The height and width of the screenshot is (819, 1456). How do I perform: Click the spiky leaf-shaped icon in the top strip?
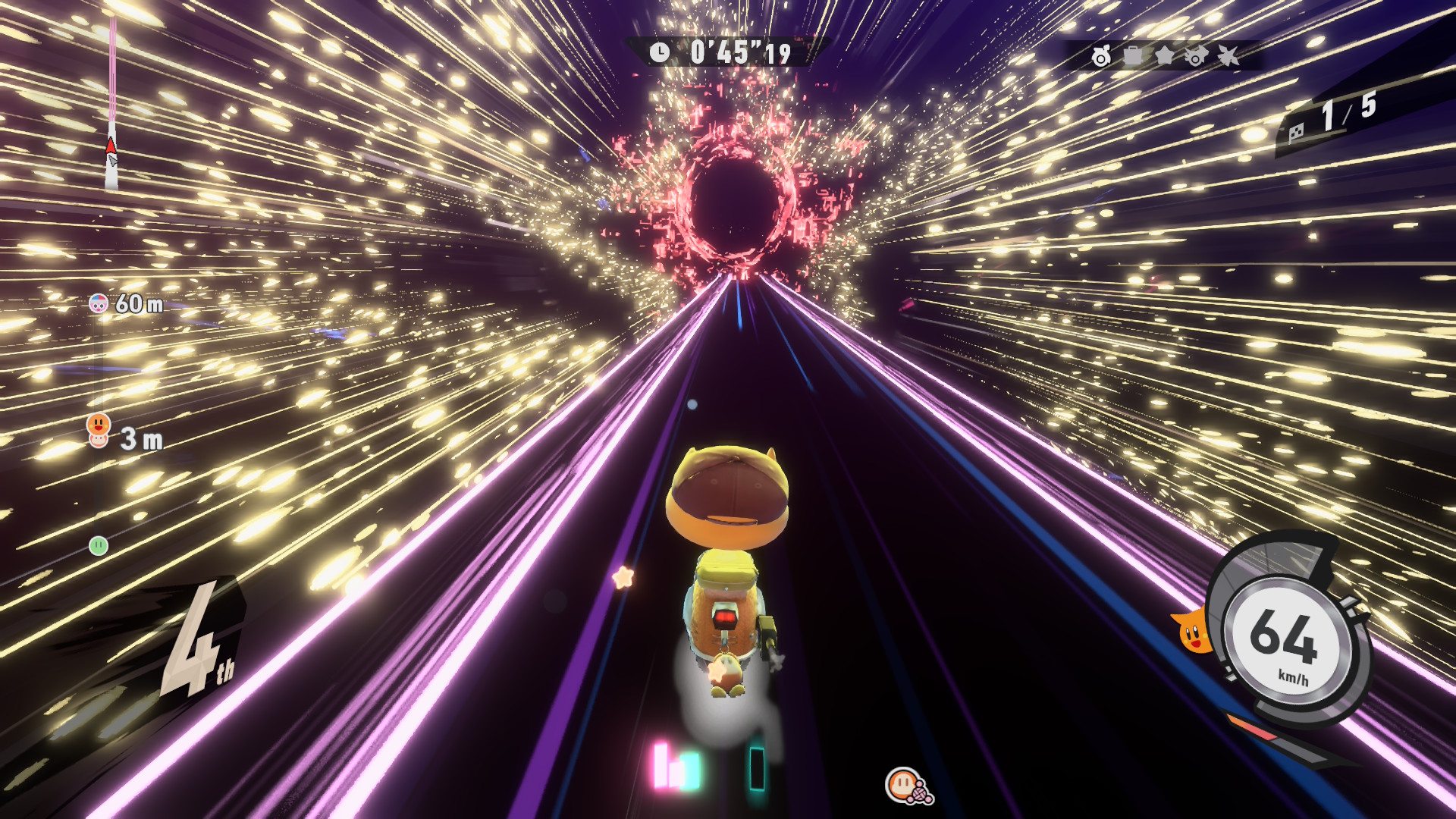tap(1228, 56)
